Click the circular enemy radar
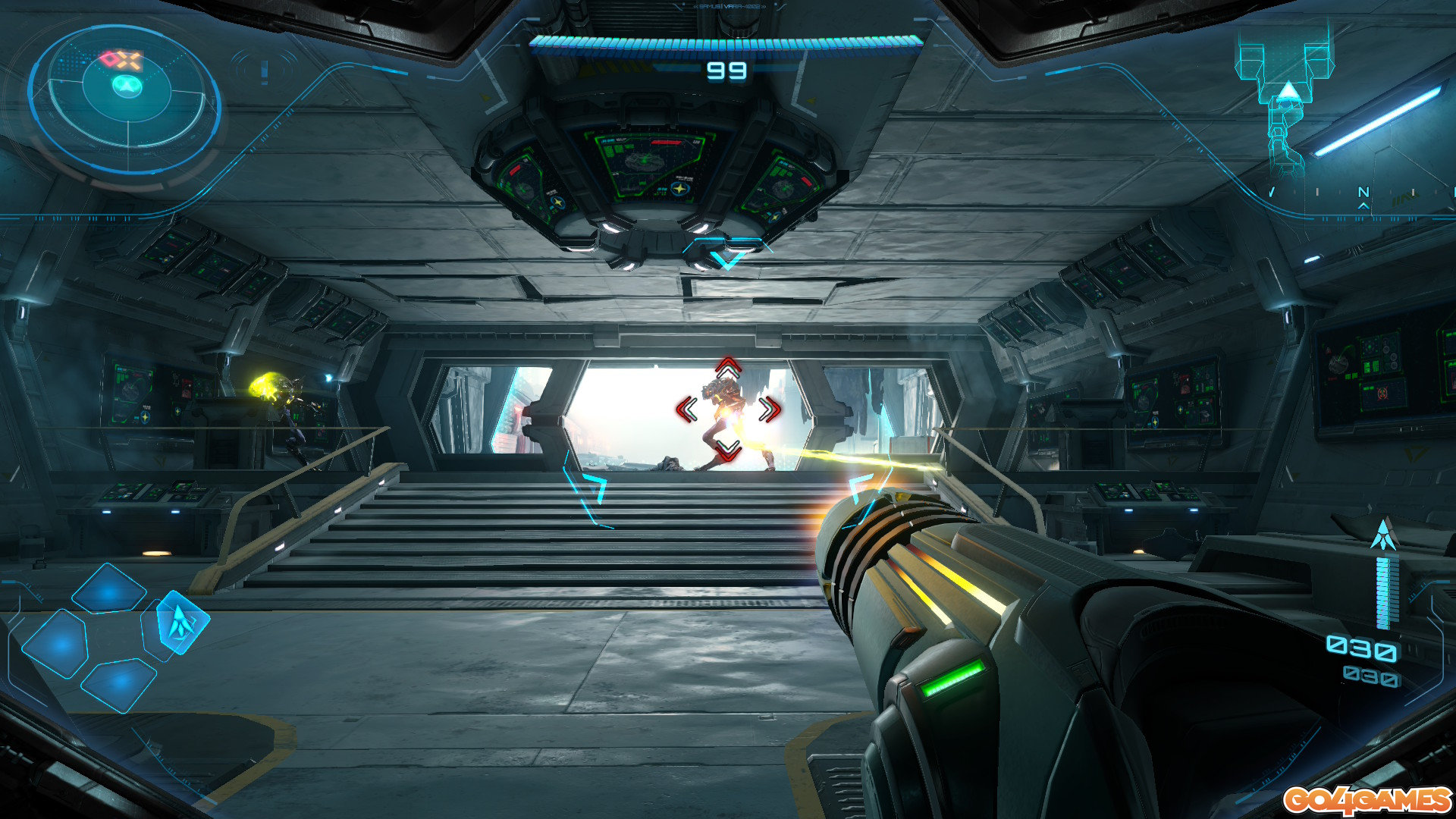Screen dimensions: 1456x819 (x=126, y=99)
